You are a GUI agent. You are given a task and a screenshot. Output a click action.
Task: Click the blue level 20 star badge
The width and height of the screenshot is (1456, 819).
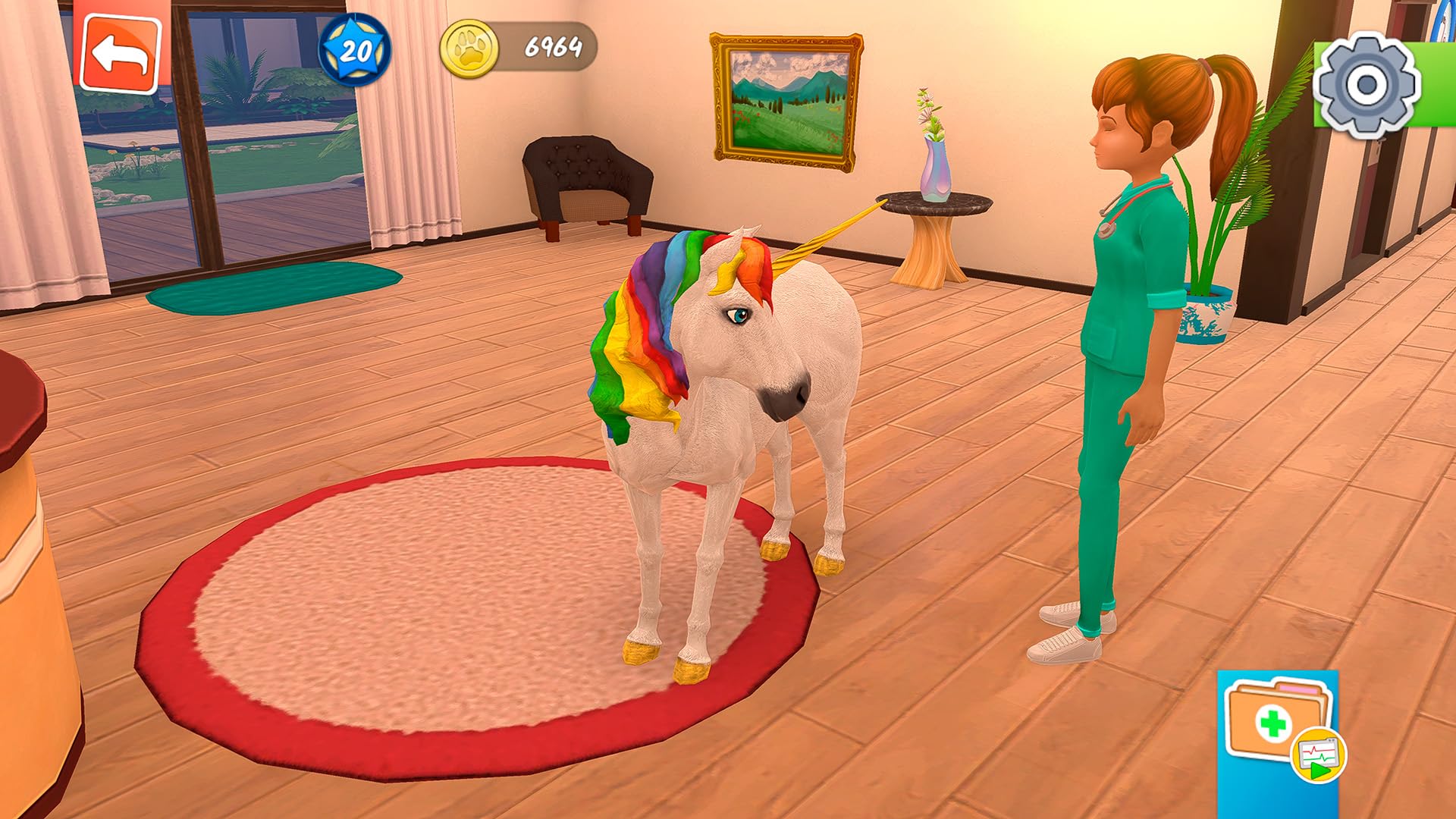tap(355, 49)
